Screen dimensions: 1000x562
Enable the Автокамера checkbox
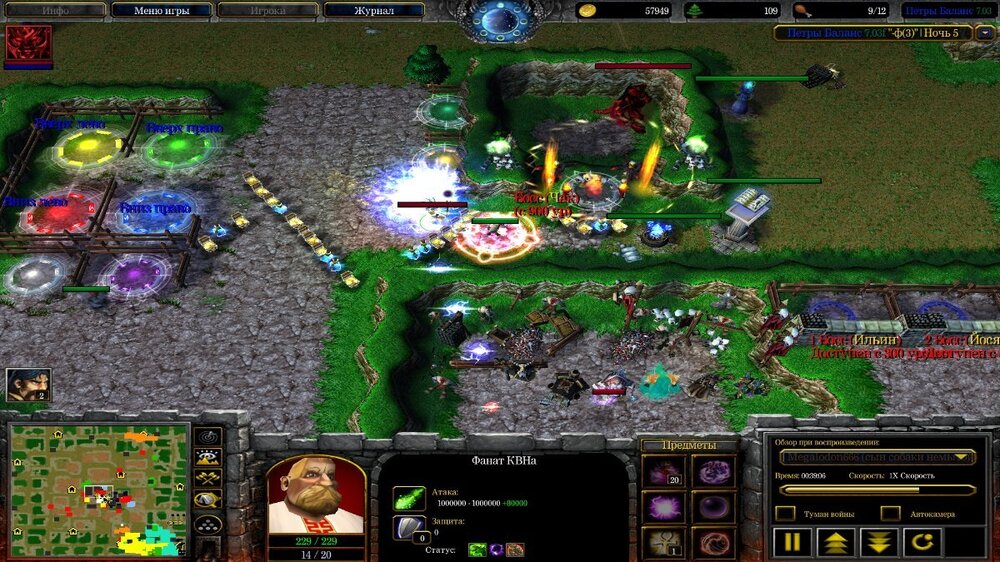[x=890, y=513]
